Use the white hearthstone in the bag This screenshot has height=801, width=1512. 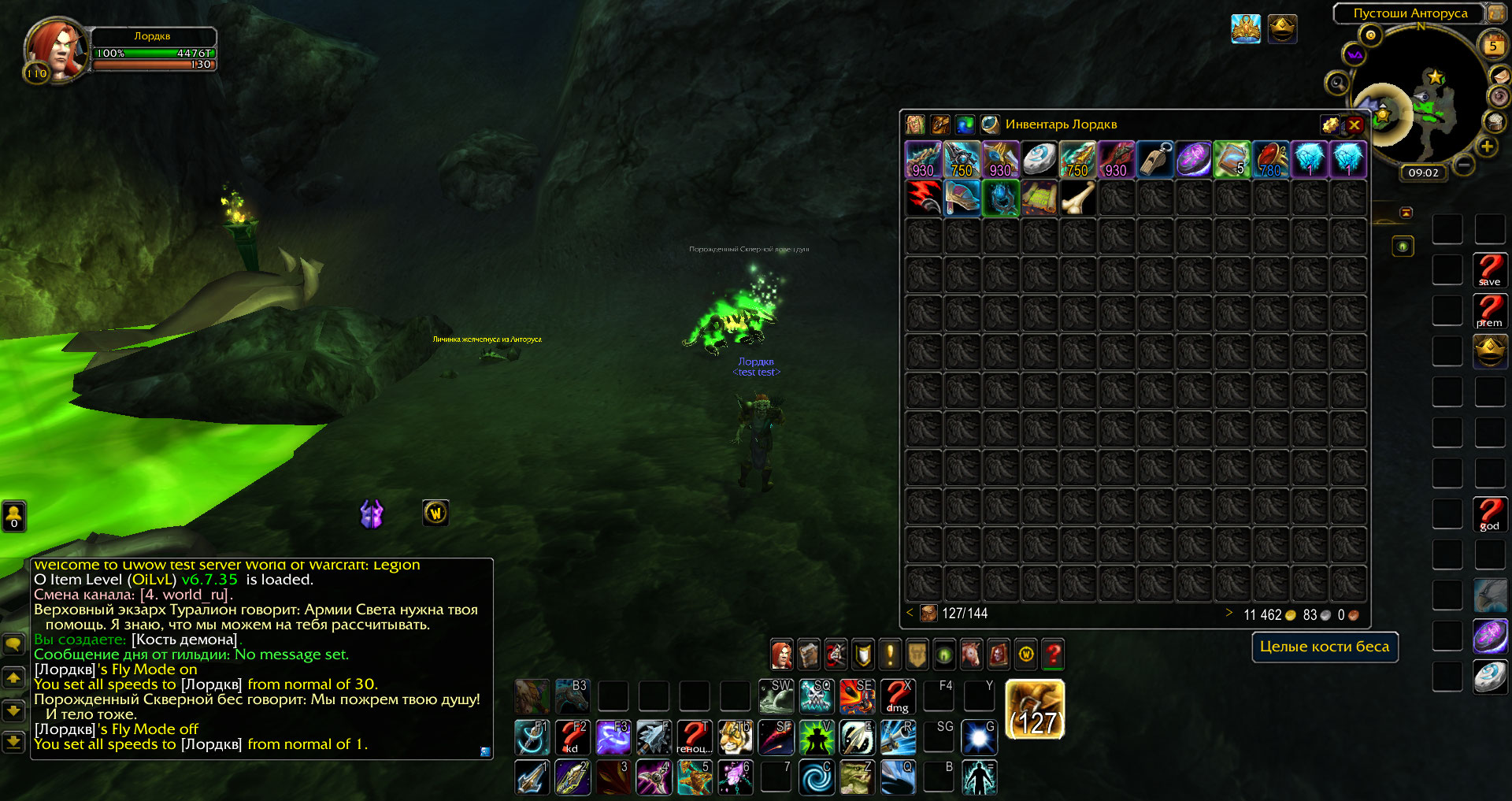tap(1039, 159)
